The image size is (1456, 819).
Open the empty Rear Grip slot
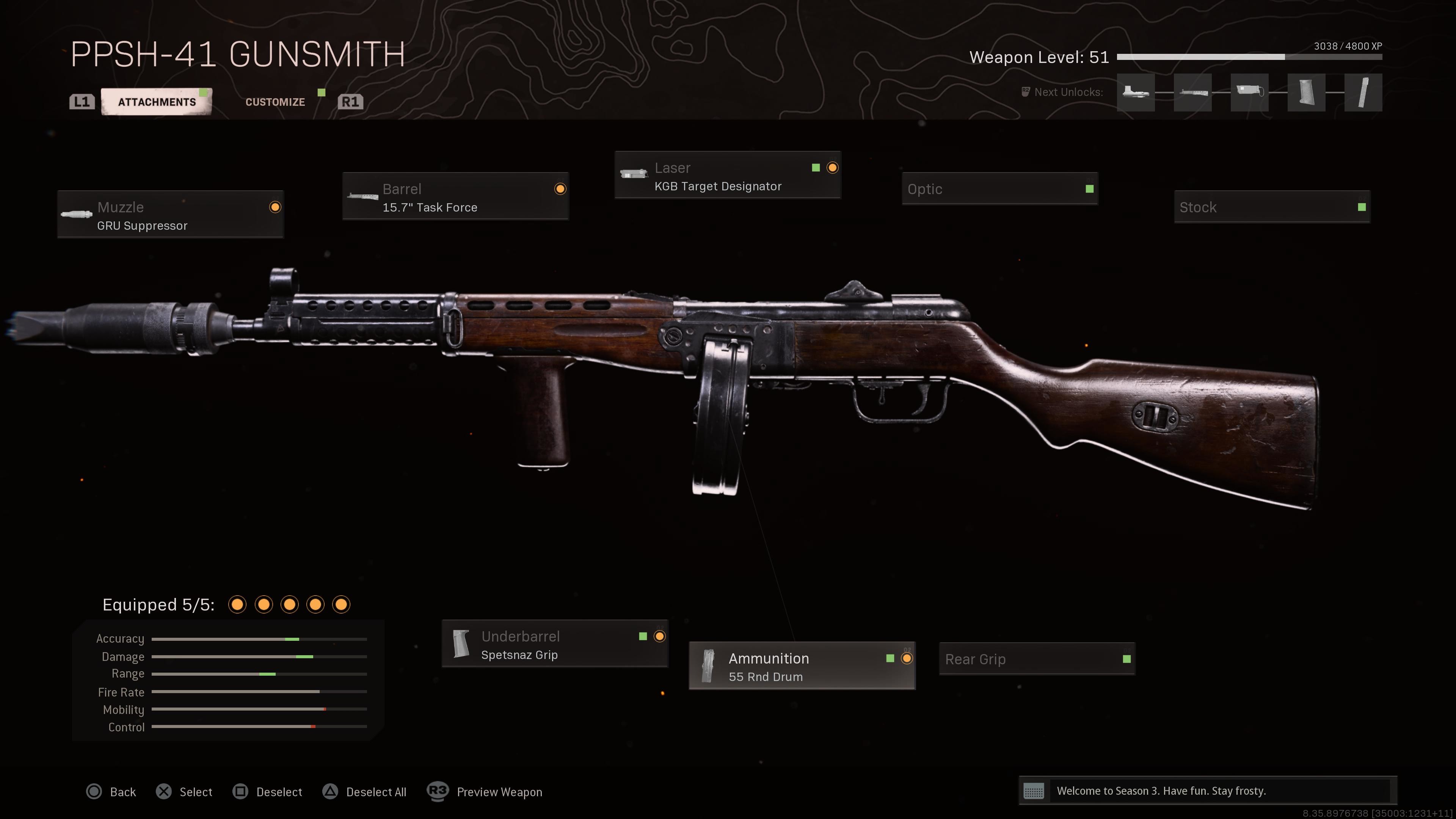coord(1037,659)
